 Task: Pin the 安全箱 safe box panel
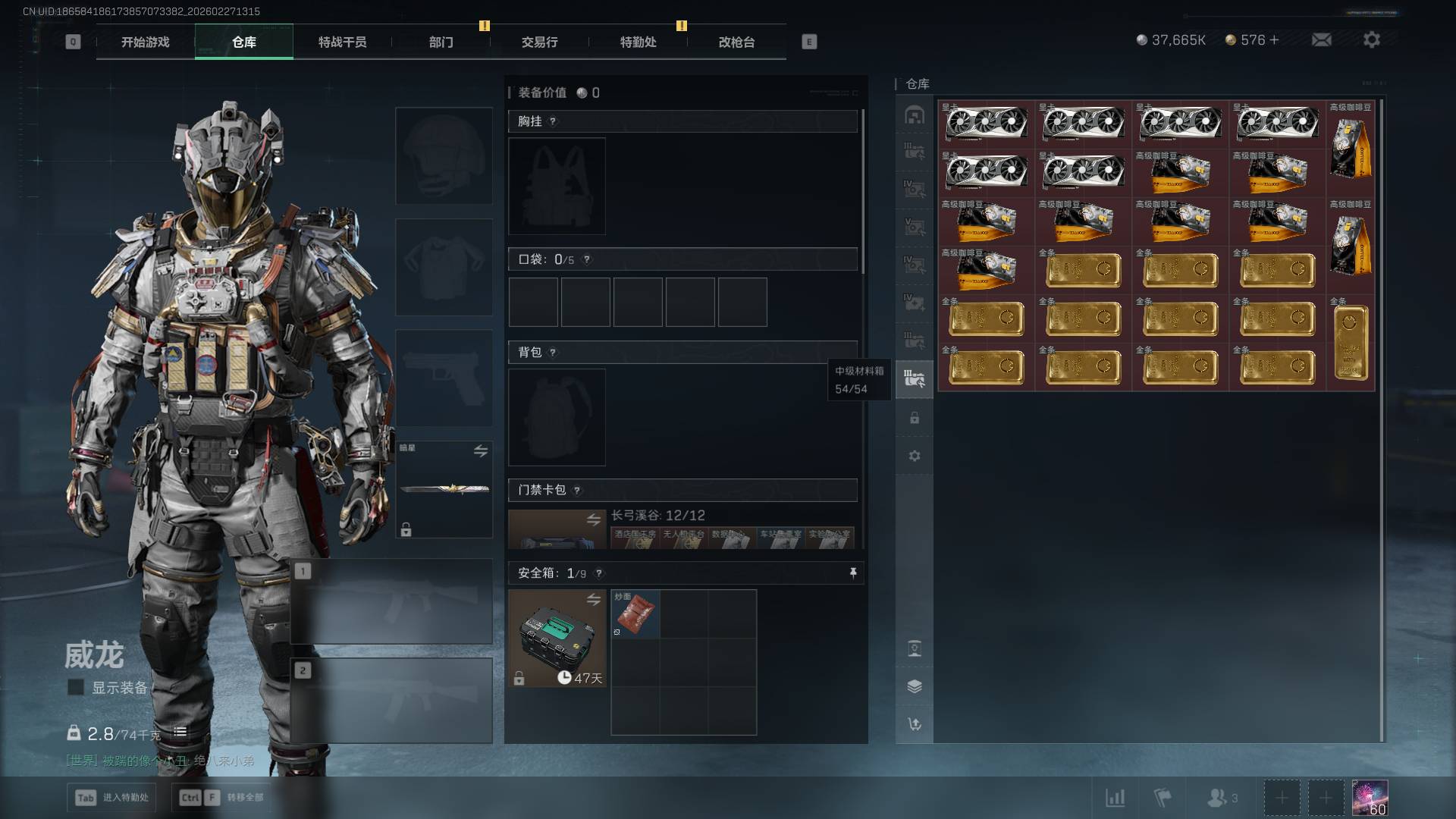click(x=853, y=573)
